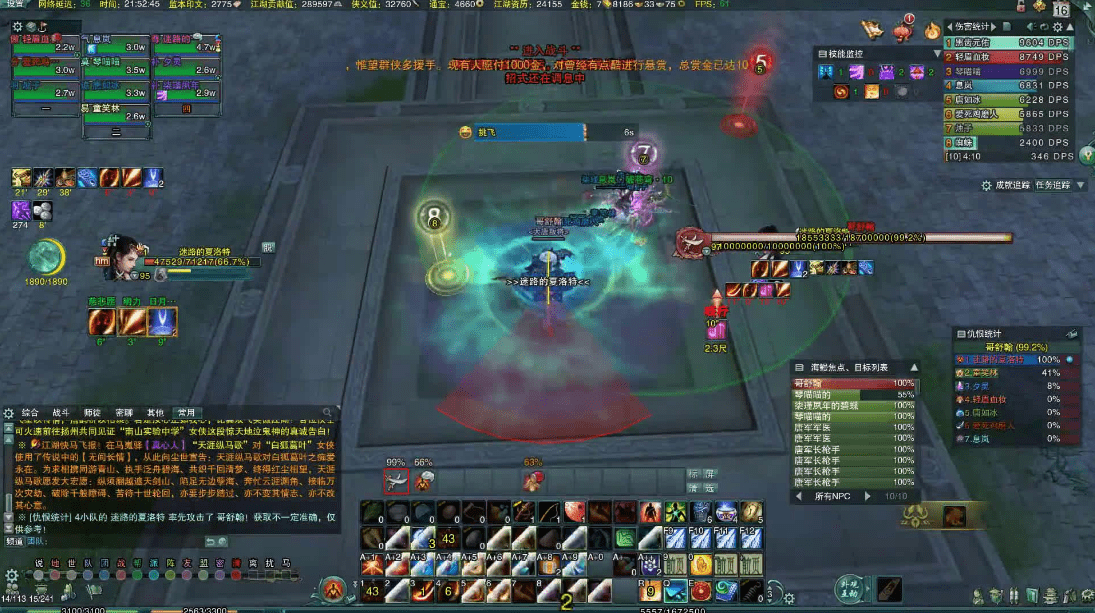
Task: Click the flame icon beside the damage meter
Action: click(x=932, y=31)
